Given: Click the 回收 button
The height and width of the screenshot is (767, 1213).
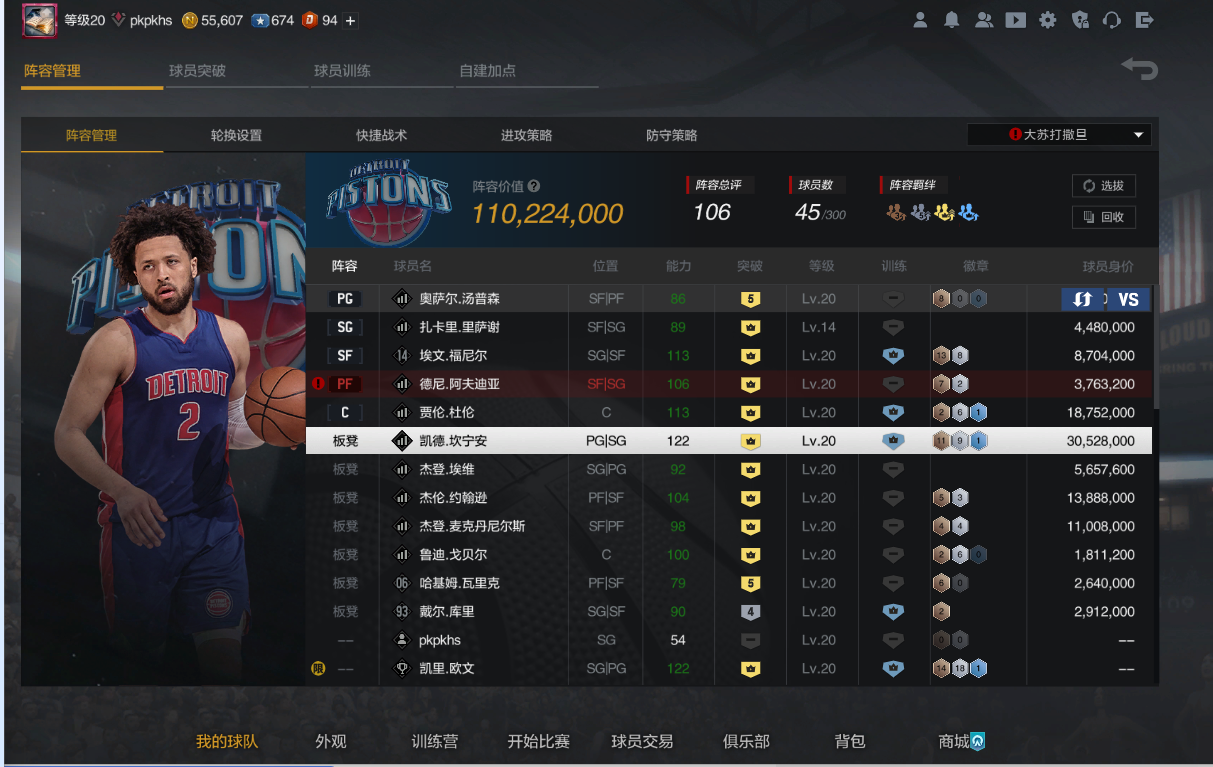Looking at the screenshot, I should coord(1103,217).
